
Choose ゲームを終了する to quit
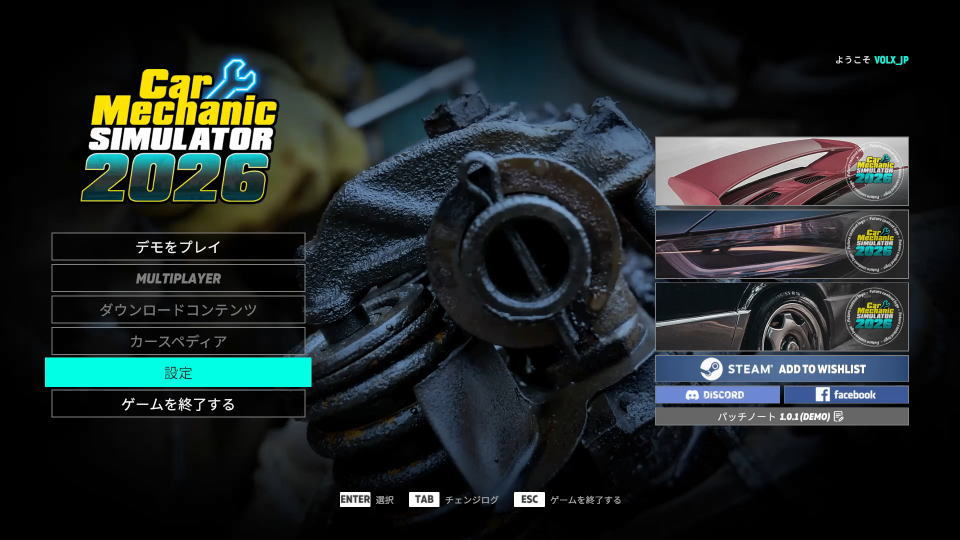178,404
